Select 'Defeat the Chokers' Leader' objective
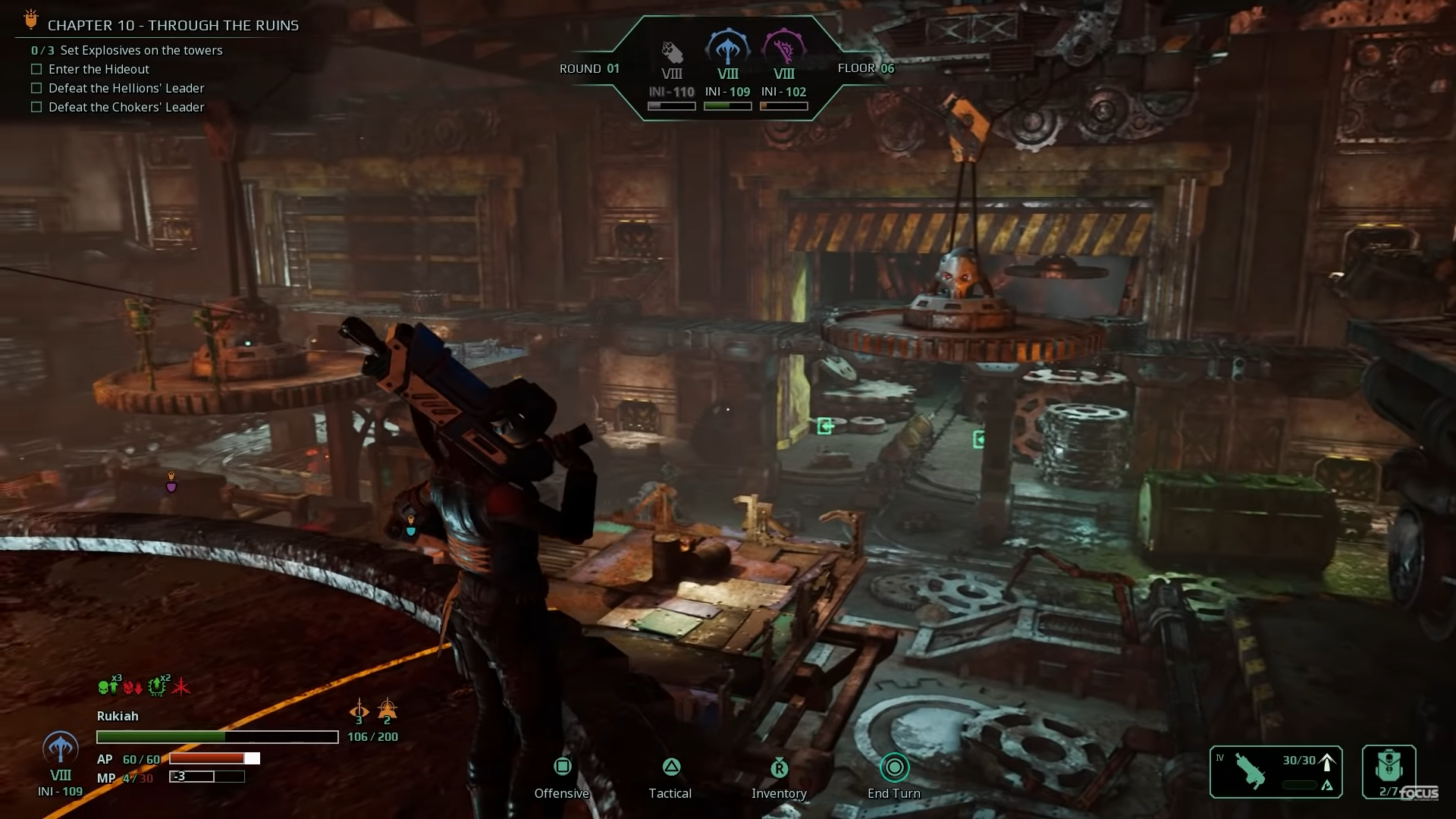This screenshot has height=819, width=1456. pos(126,107)
